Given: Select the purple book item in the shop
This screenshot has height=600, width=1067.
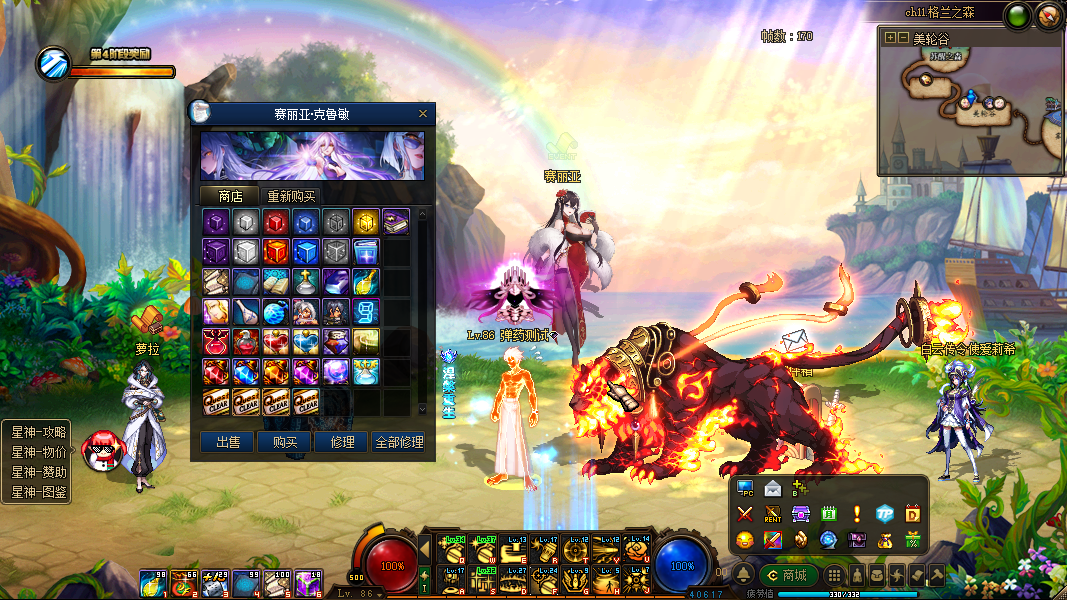Looking at the screenshot, I should tap(395, 222).
